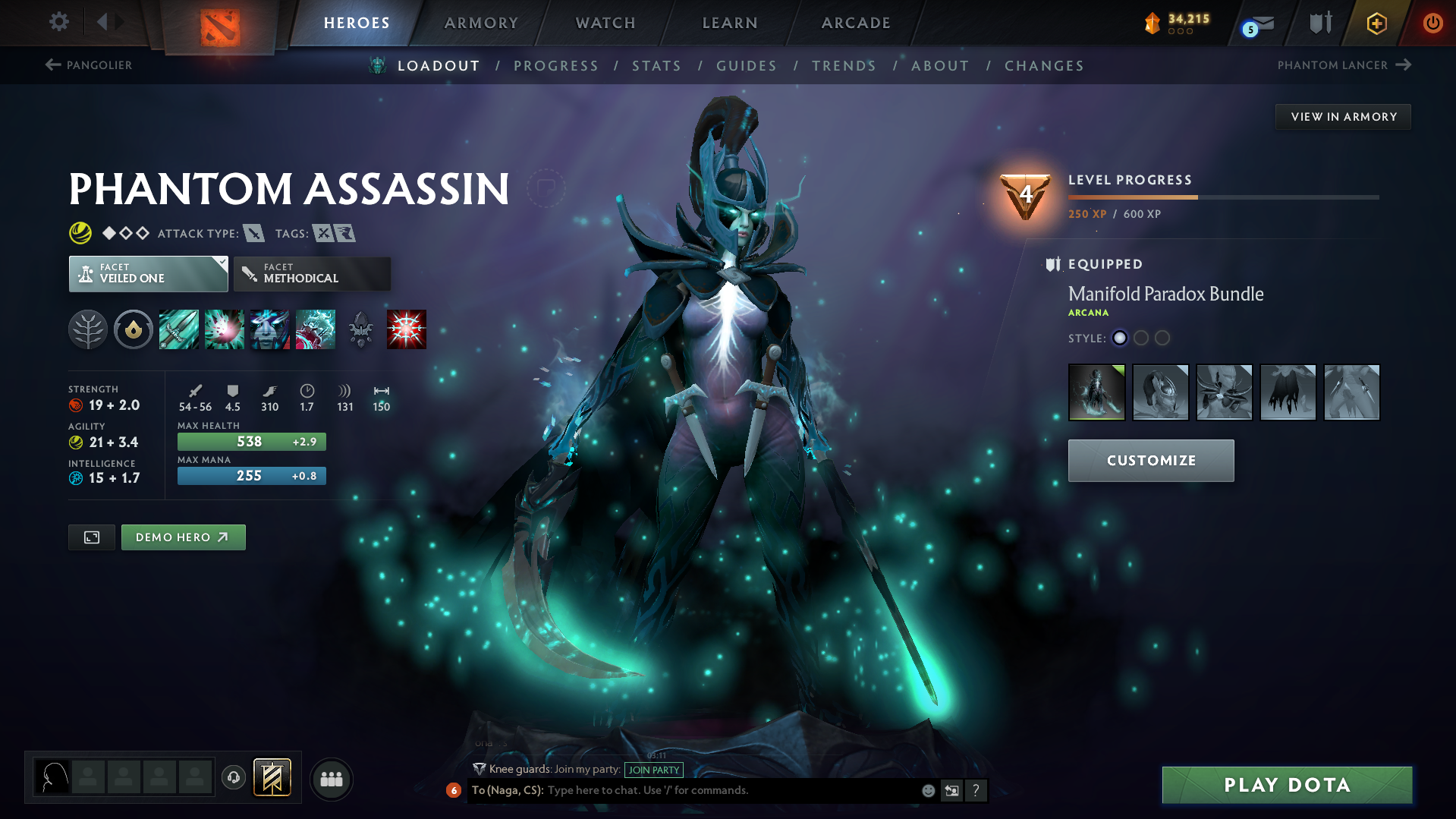Open the Phantom Strike ability icon
This screenshot has width=1456, height=819.
click(x=225, y=329)
